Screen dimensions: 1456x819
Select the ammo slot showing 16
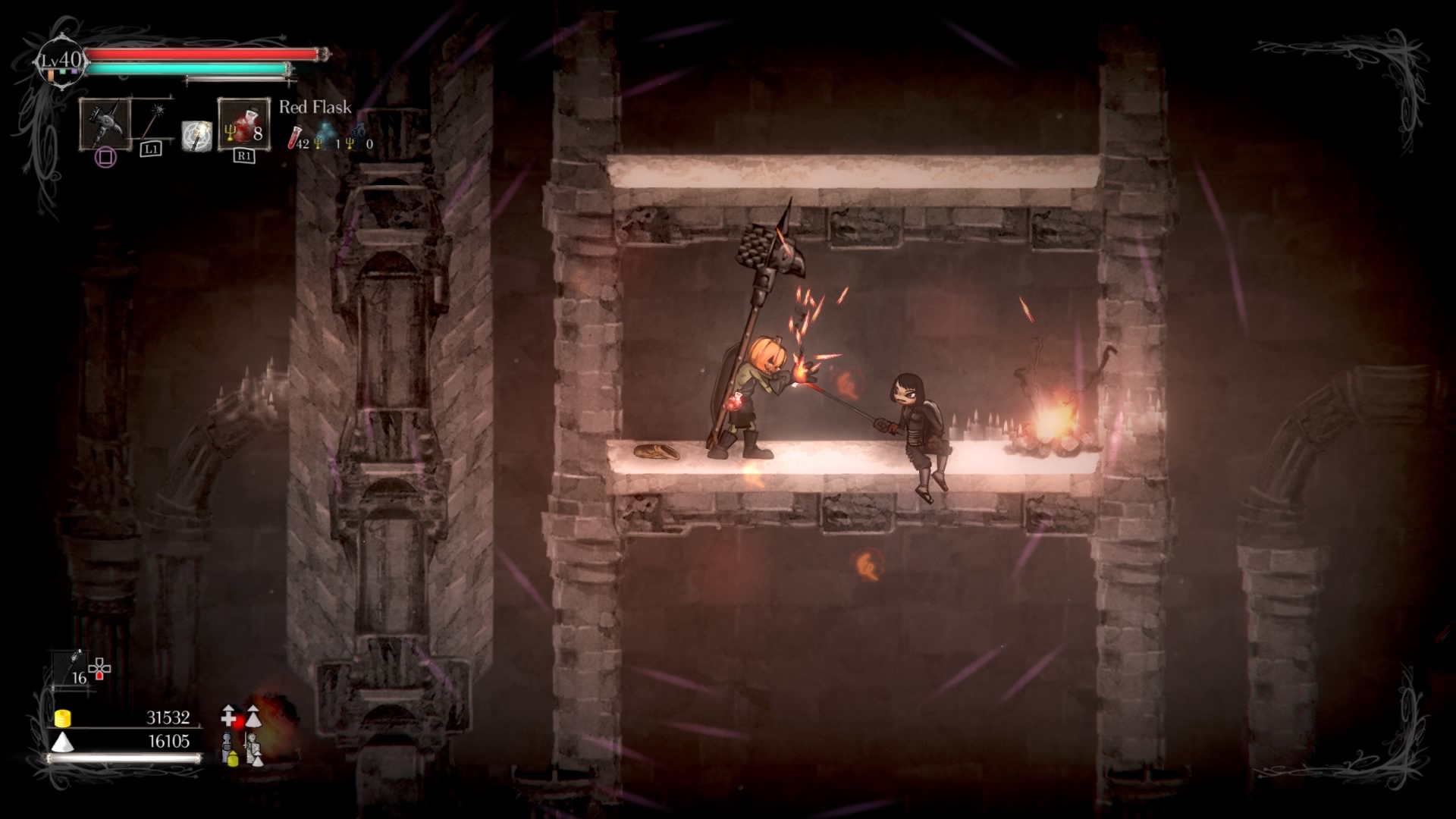(x=74, y=669)
